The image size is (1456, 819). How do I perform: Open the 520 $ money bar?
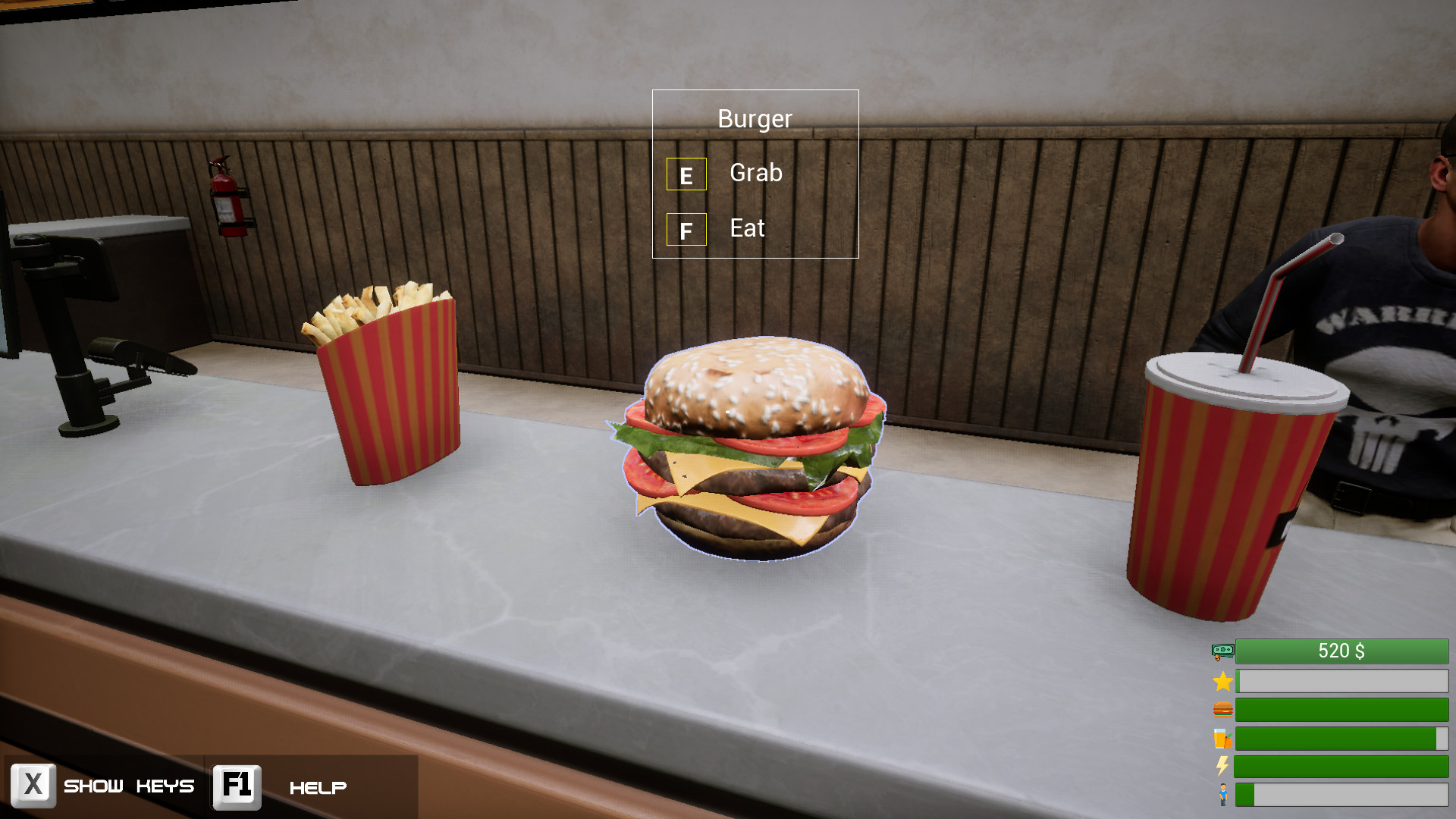(1341, 651)
